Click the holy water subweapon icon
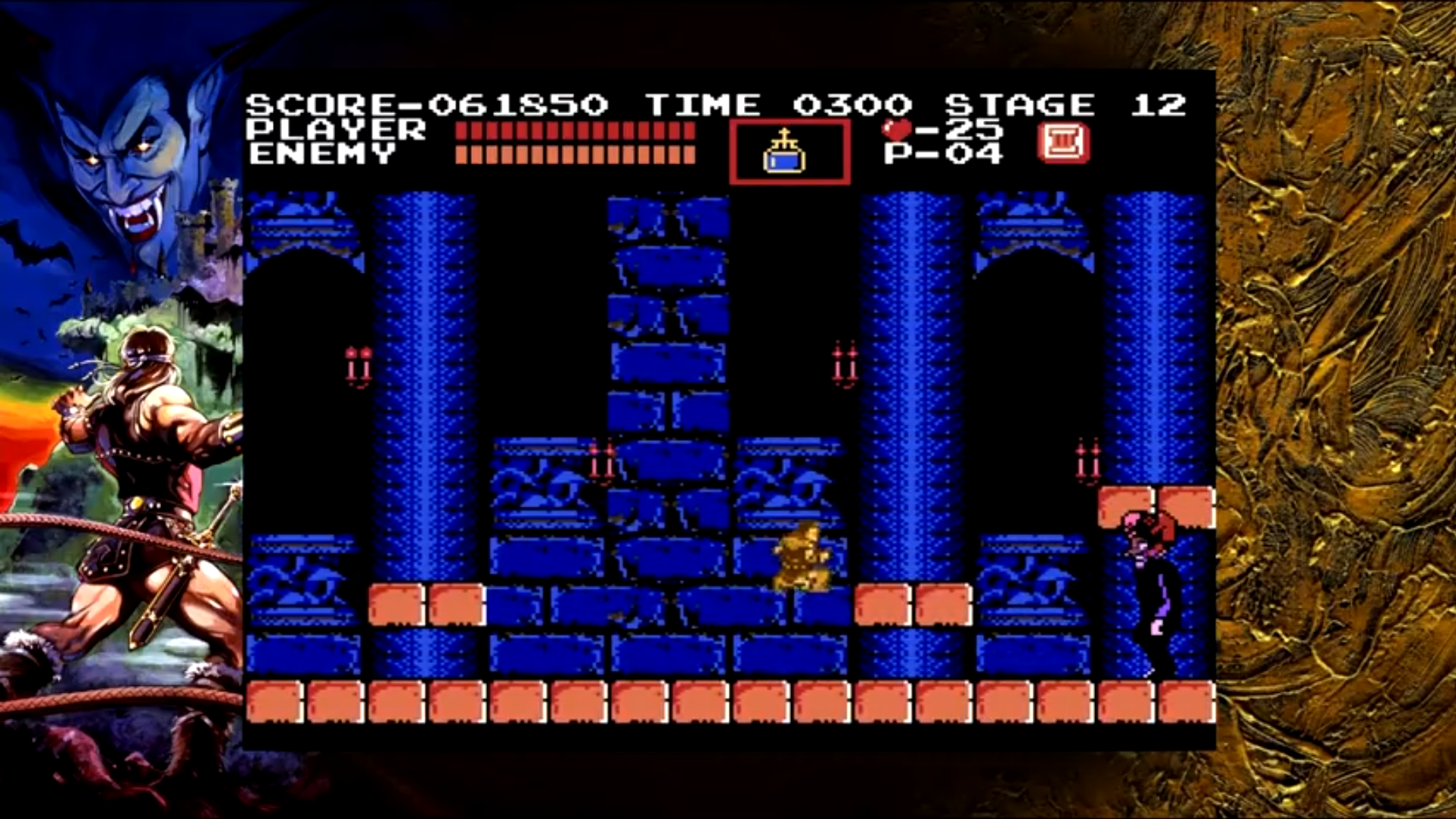This screenshot has width=1456, height=819. (784, 152)
